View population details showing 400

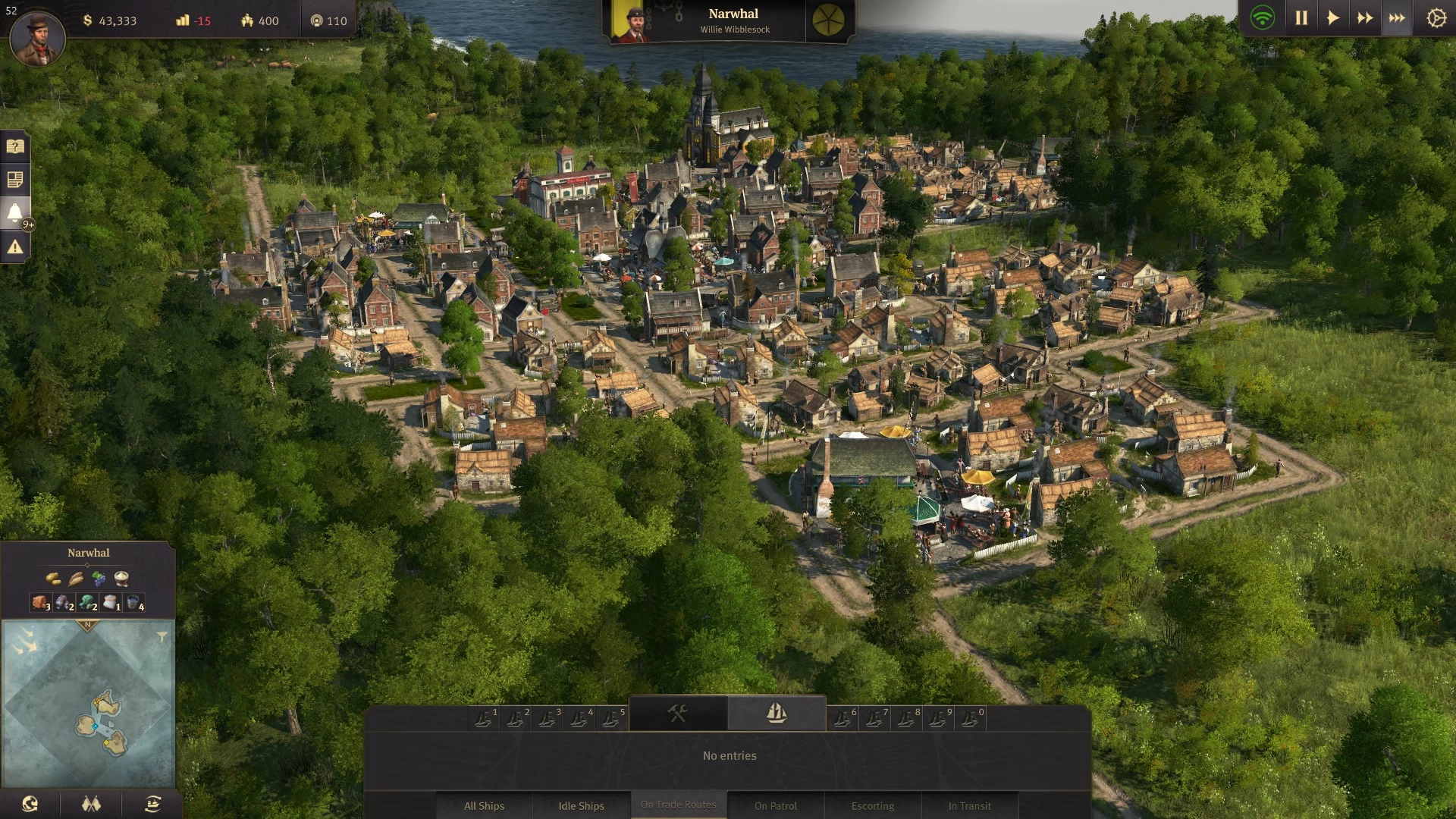click(258, 20)
